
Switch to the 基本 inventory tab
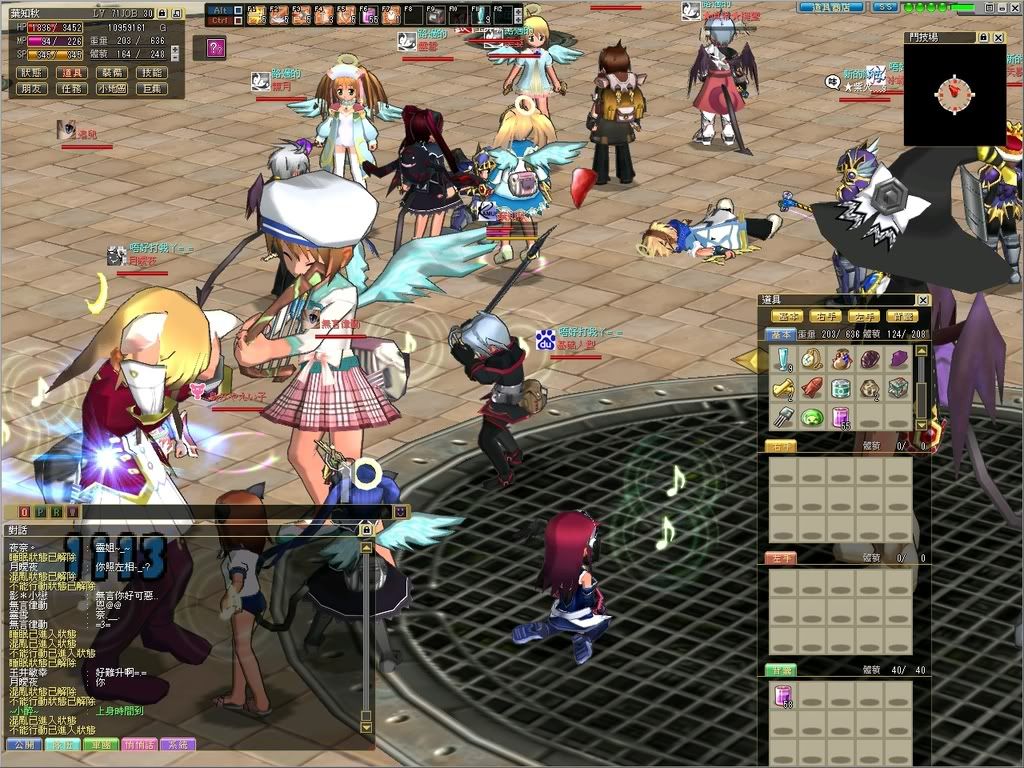point(781,335)
